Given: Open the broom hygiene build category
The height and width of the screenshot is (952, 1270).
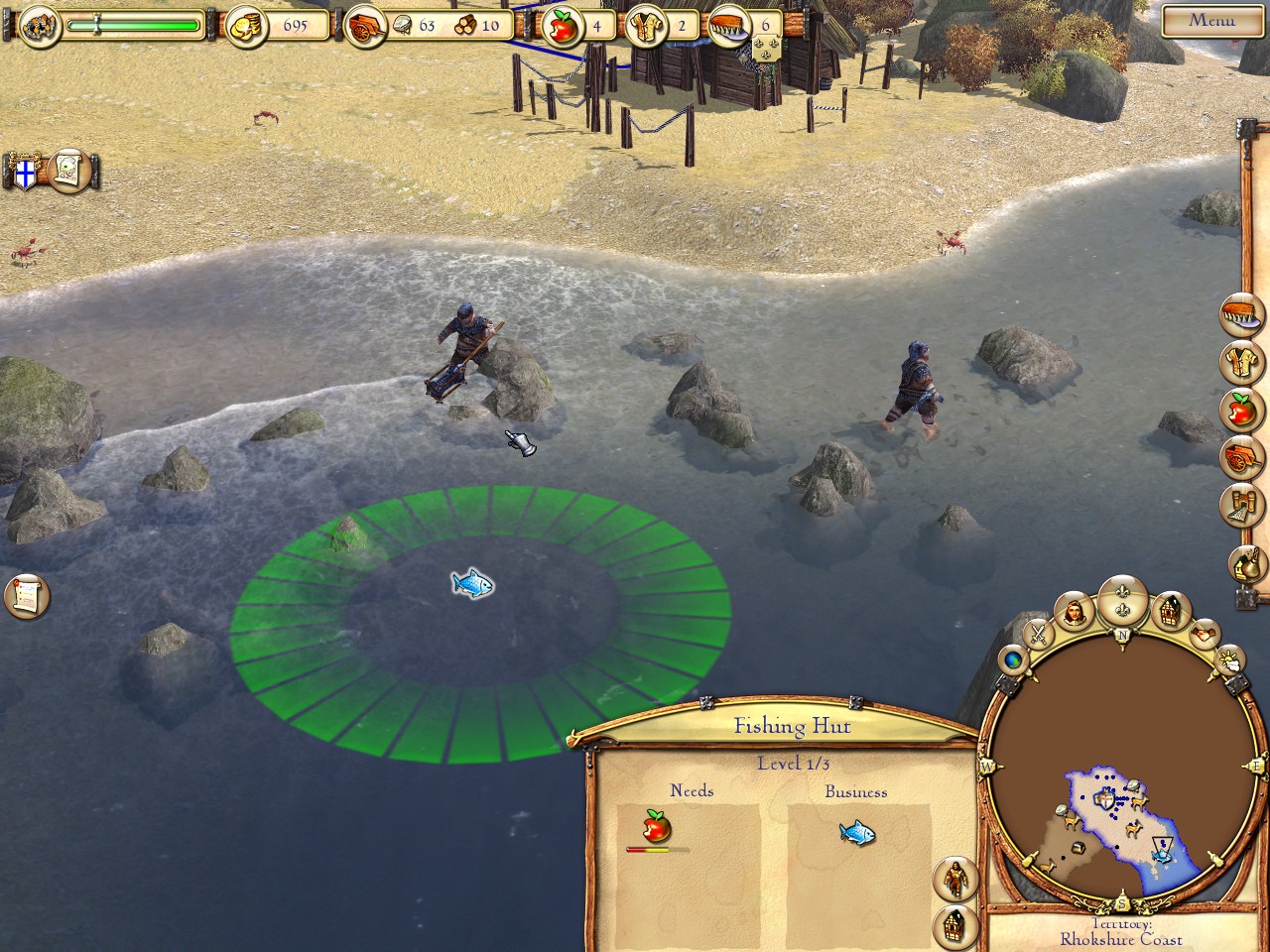Looking at the screenshot, I should (1242, 315).
